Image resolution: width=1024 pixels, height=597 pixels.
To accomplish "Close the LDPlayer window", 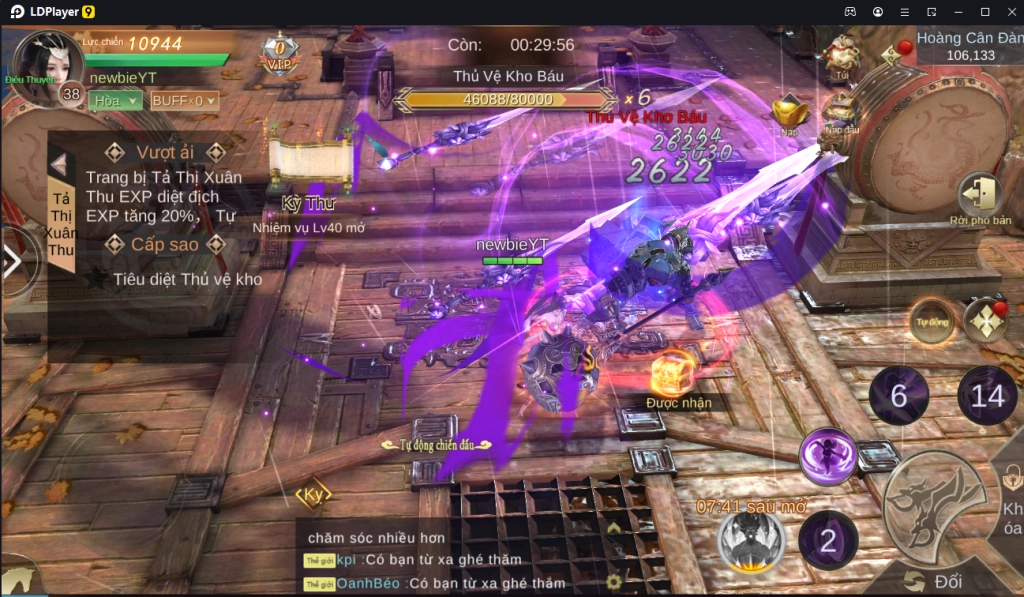I will click(x=1009, y=11).
